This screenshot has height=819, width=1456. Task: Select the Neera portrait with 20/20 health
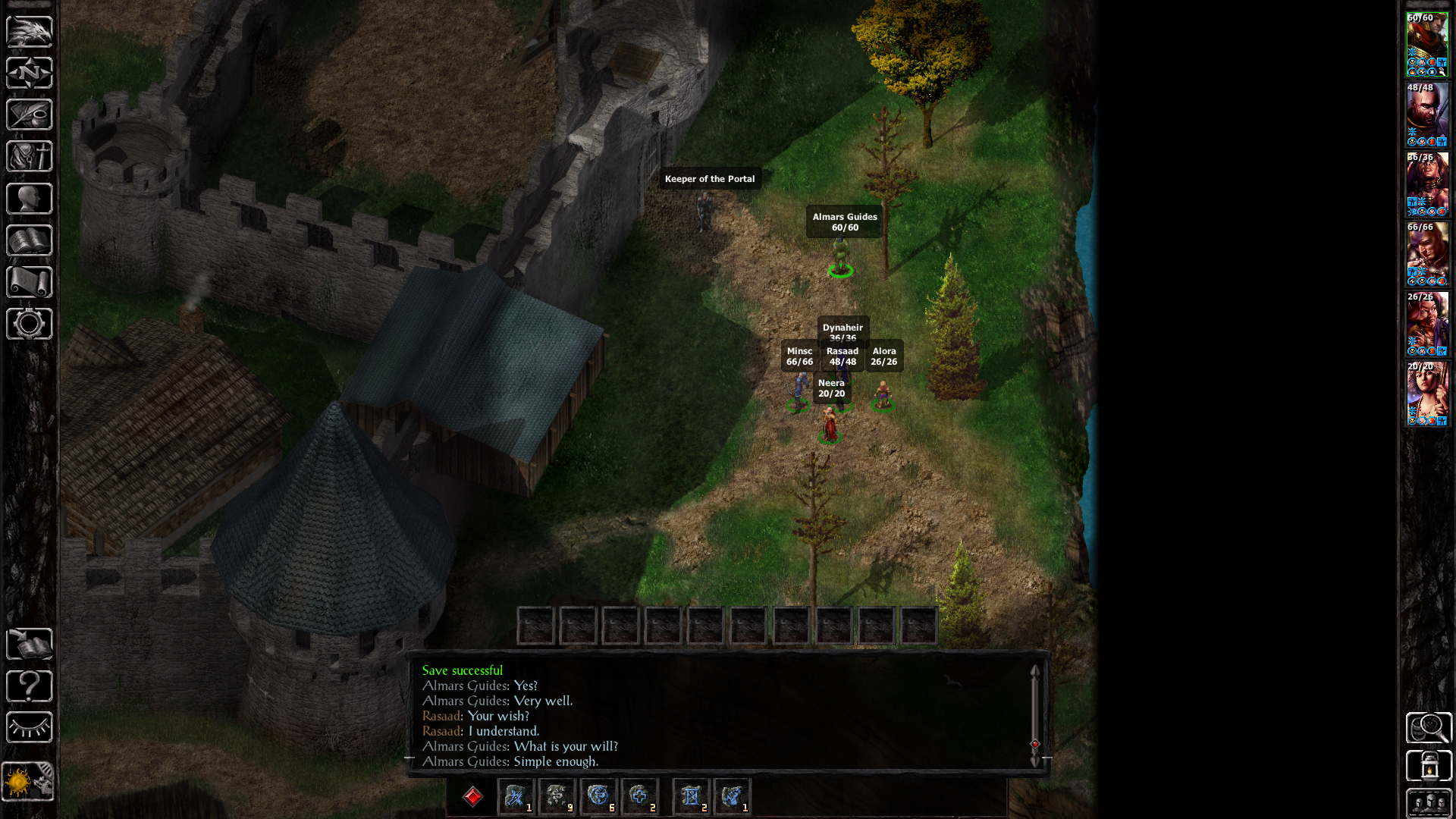point(1427,394)
